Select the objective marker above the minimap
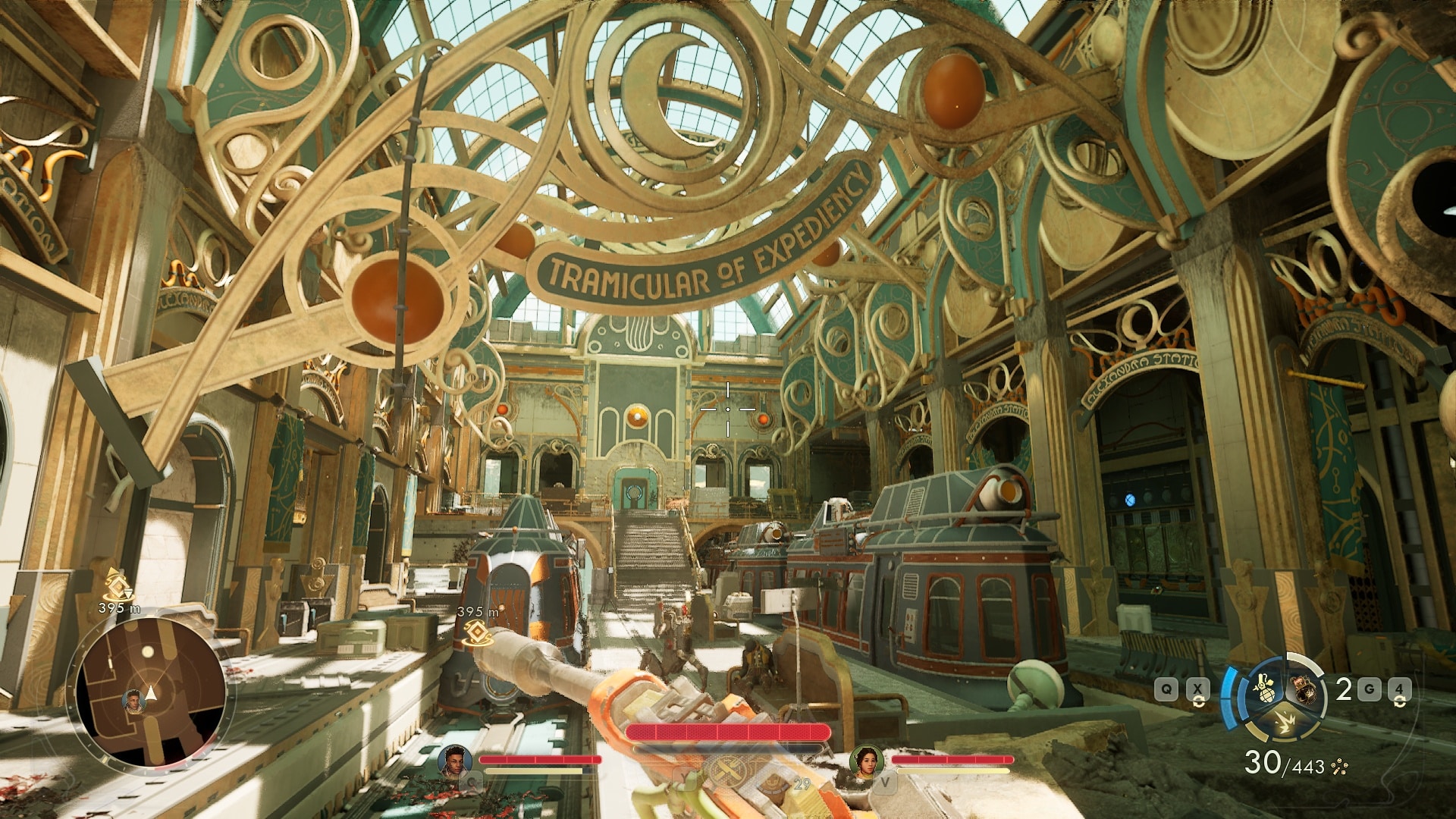This screenshot has width=1456, height=819. pyautogui.click(x=115, y=585)
